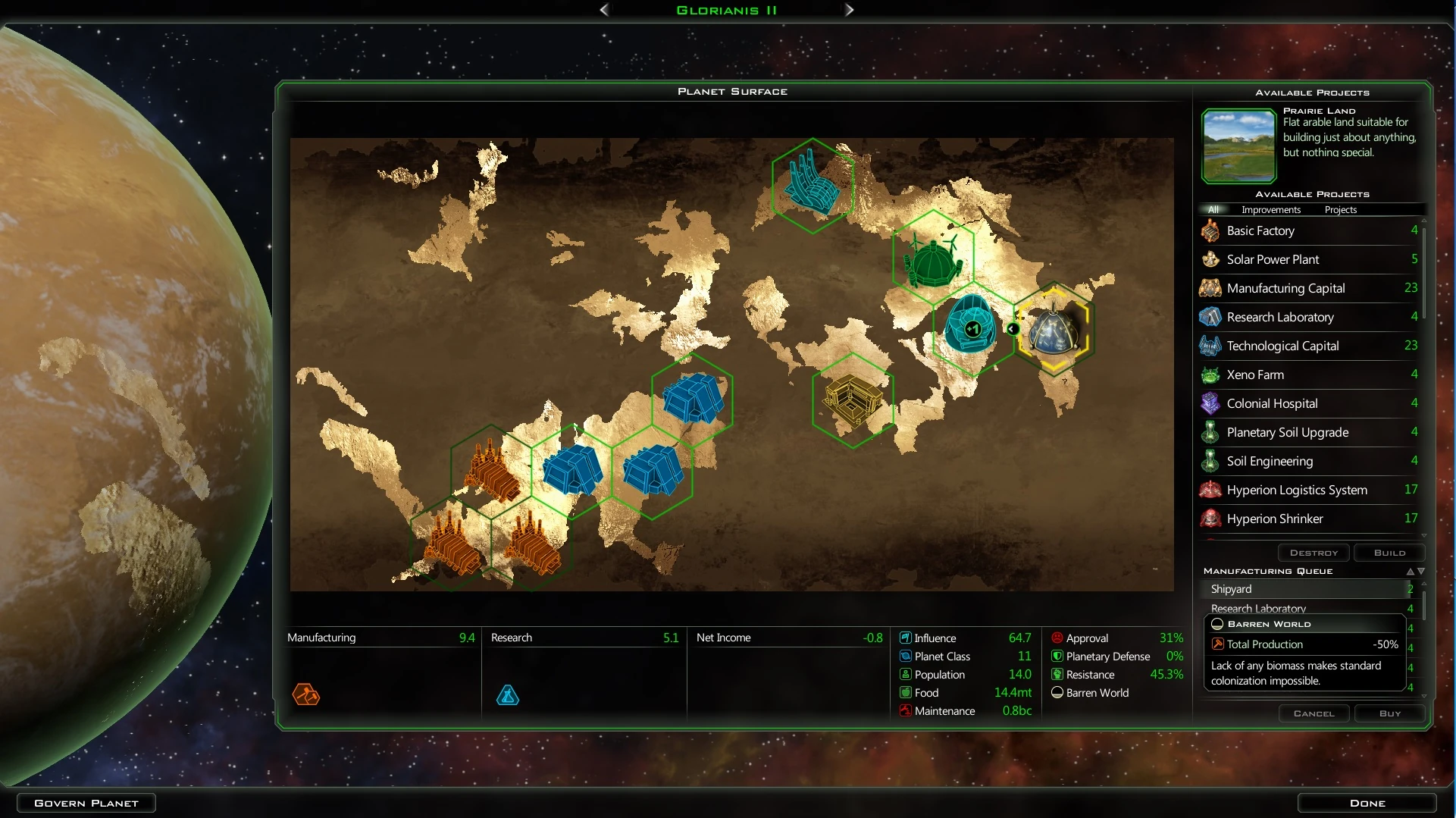
Task: Buy the queued project
Action: (x=1389, y=713)
